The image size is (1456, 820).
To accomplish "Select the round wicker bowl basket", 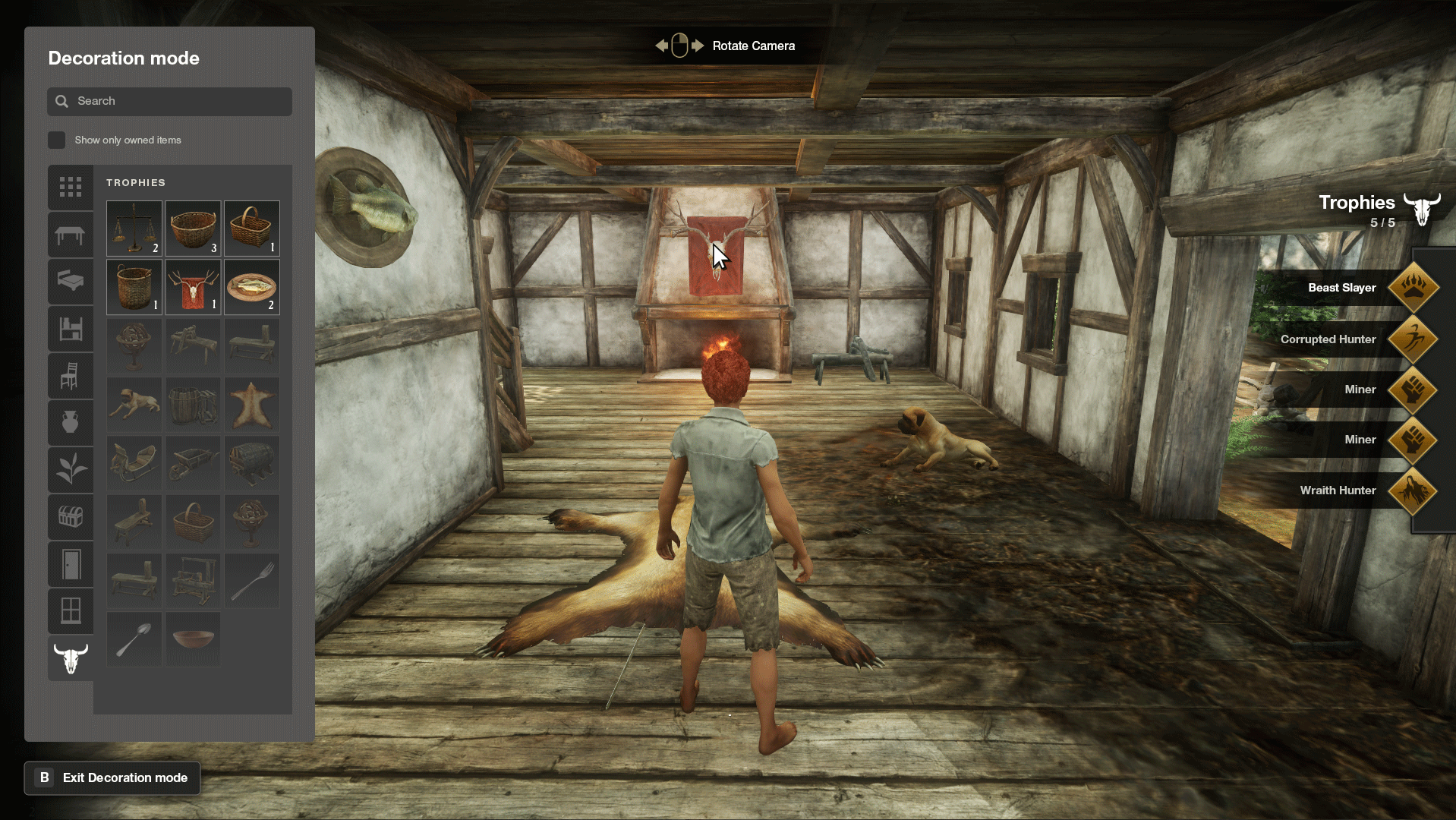I will point(193,228).
